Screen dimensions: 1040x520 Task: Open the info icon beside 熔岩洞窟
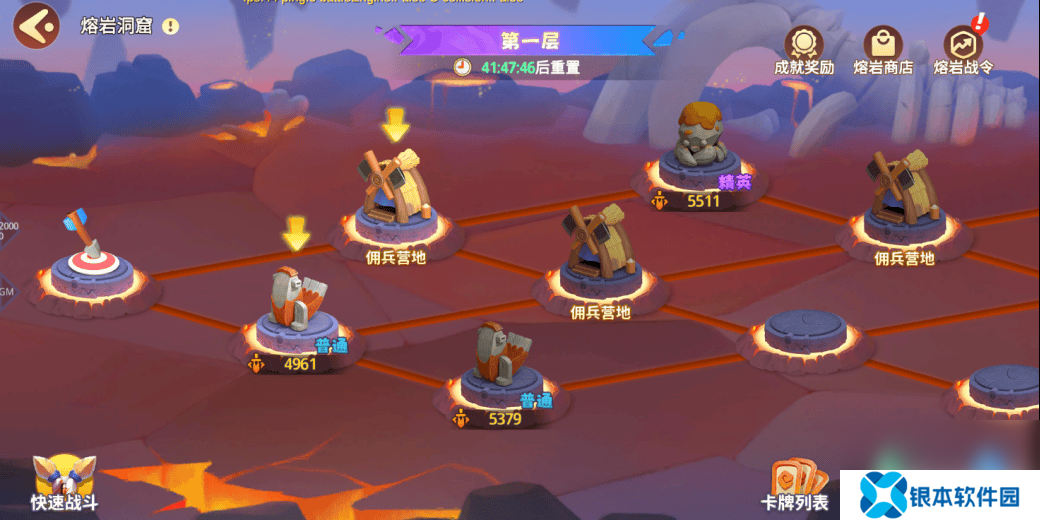pos(170,26)
